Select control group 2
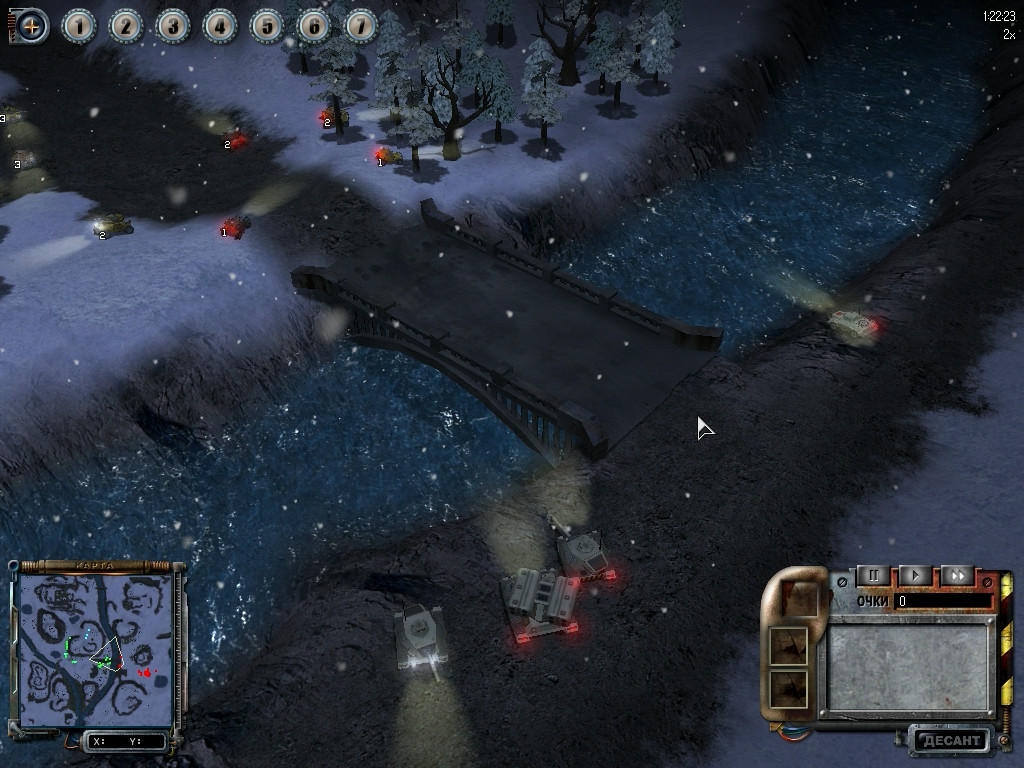Image resolution: width=1024 pixels, height=768 pixels. (126, 26)
